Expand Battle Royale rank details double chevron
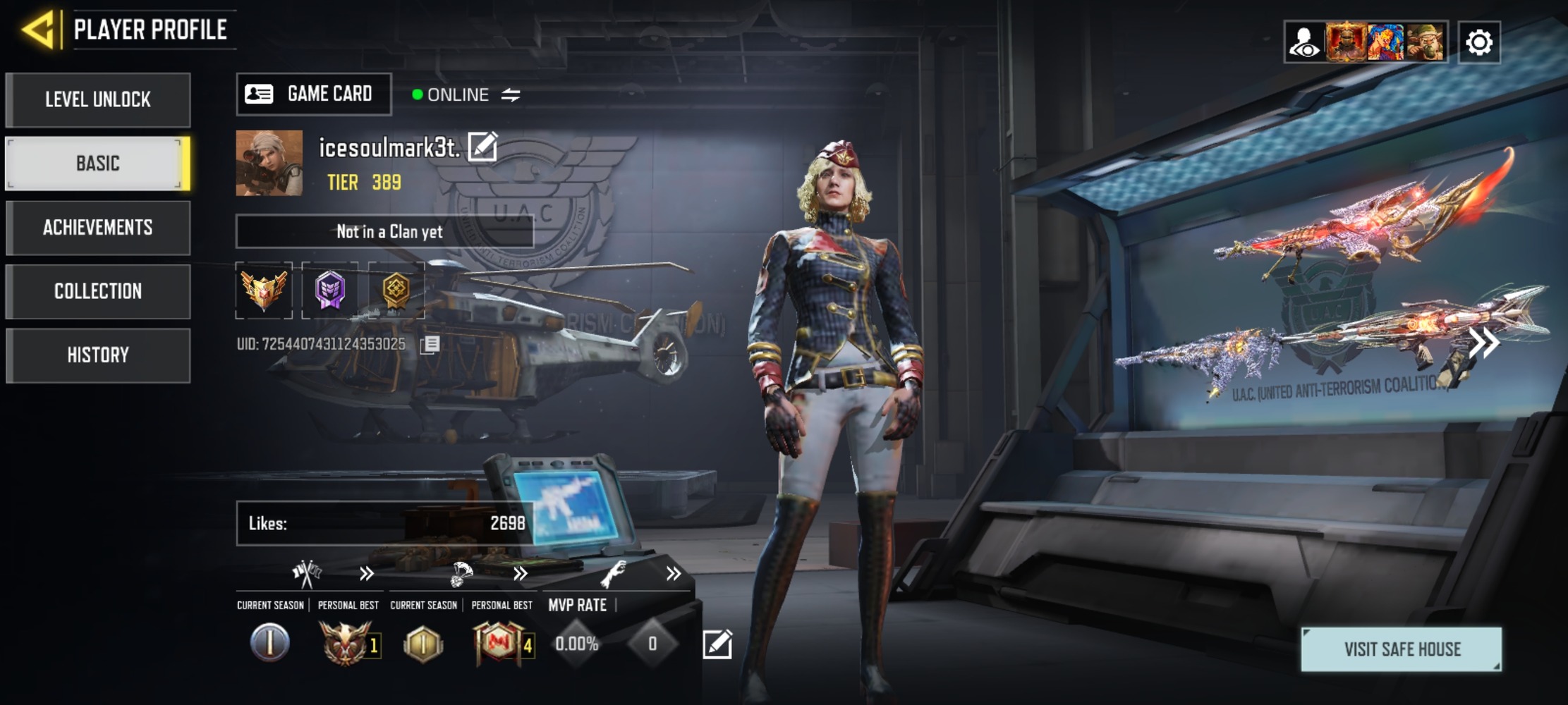The image size is (1568, 705). [521, 574]
